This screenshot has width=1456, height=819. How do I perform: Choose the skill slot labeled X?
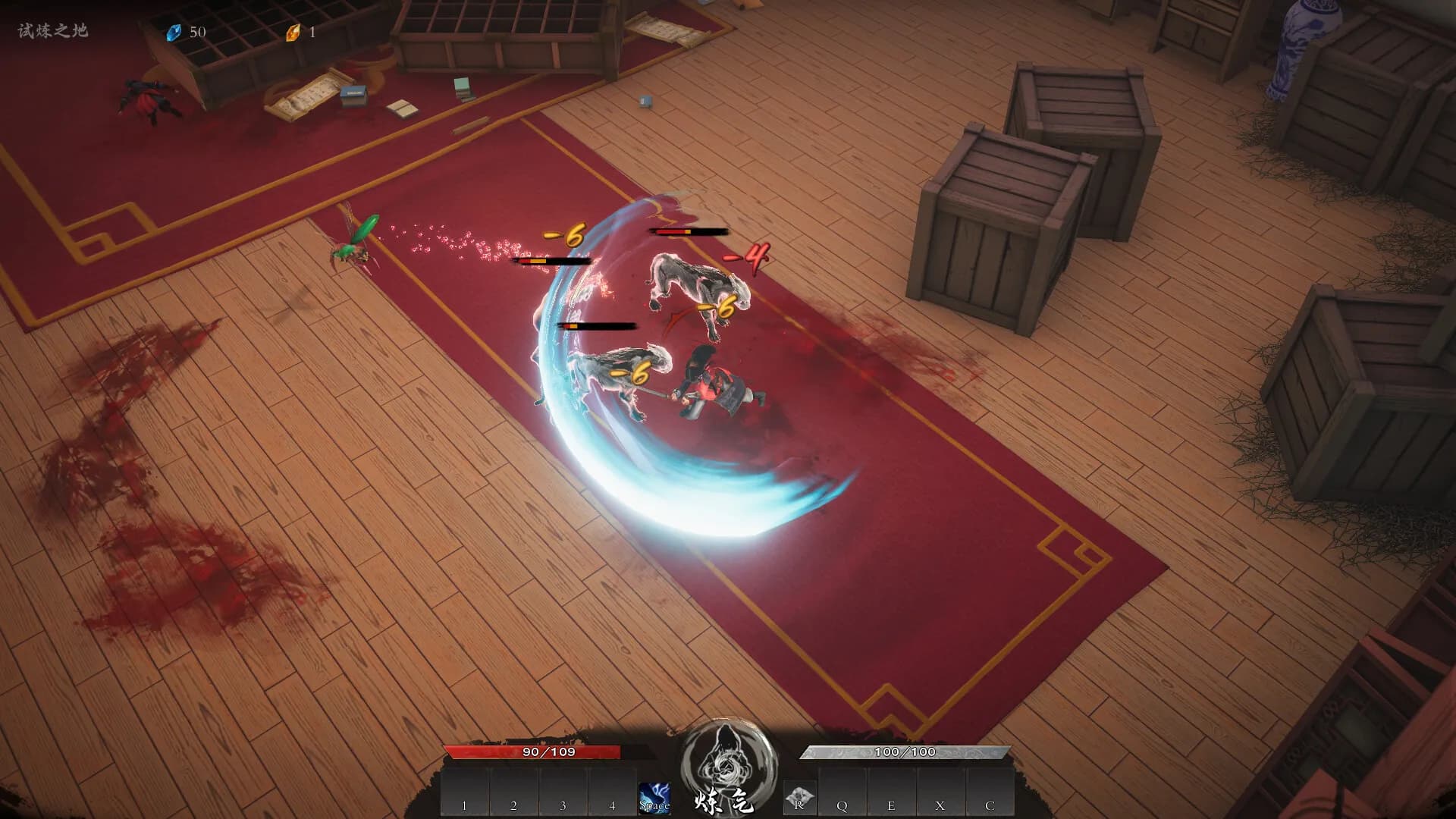[941, 792]
